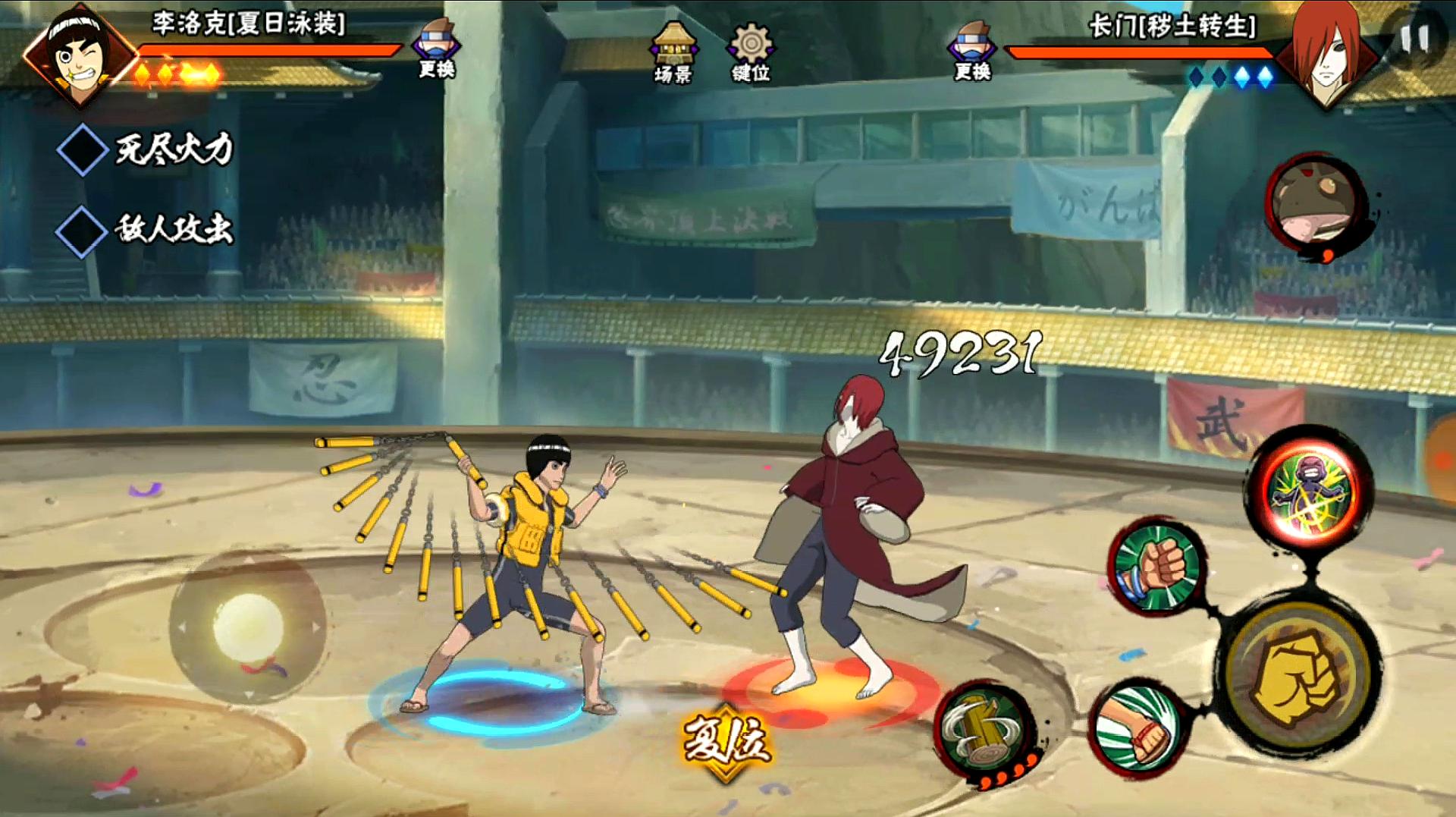Toggle the 无尽火力 checkbox
The height and width of the screenshot is (817, 1456).
(x=83, y=150)
